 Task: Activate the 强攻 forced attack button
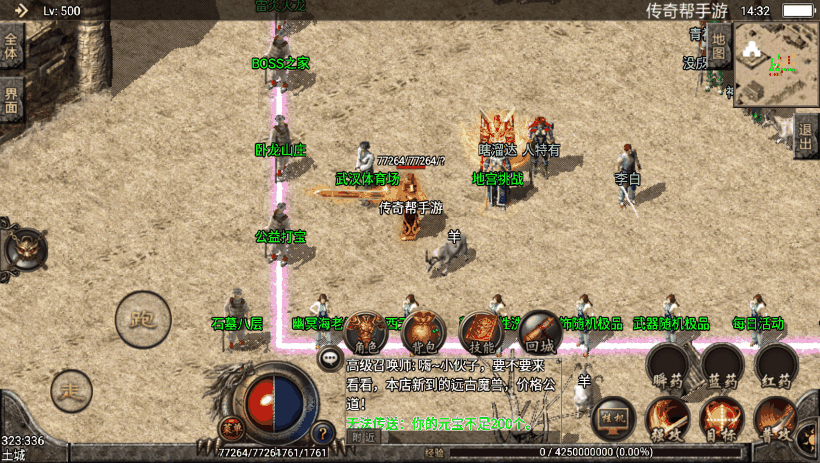tap(667, 418)
